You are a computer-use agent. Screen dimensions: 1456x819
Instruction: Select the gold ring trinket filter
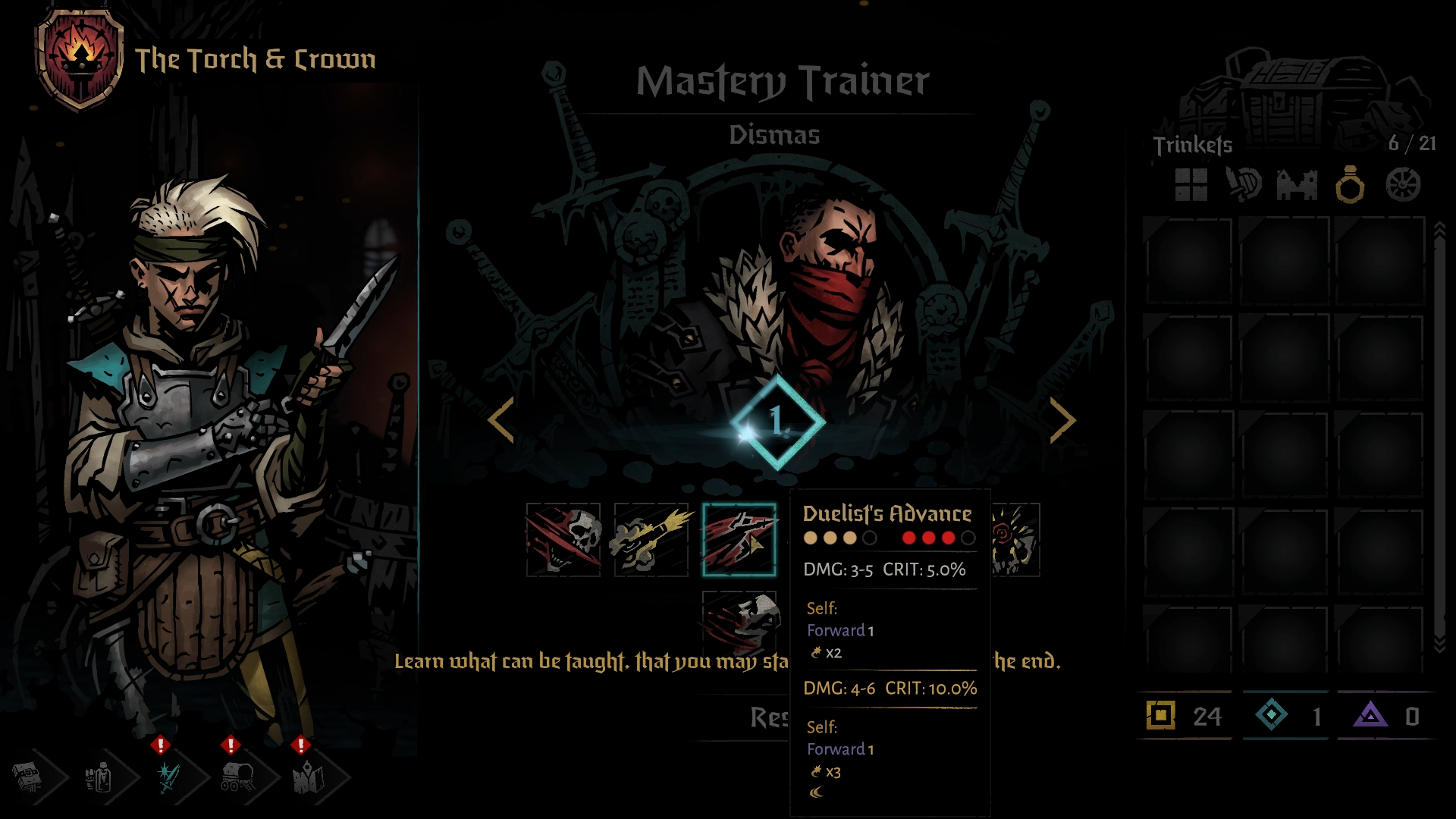[x=1350, y=184]
